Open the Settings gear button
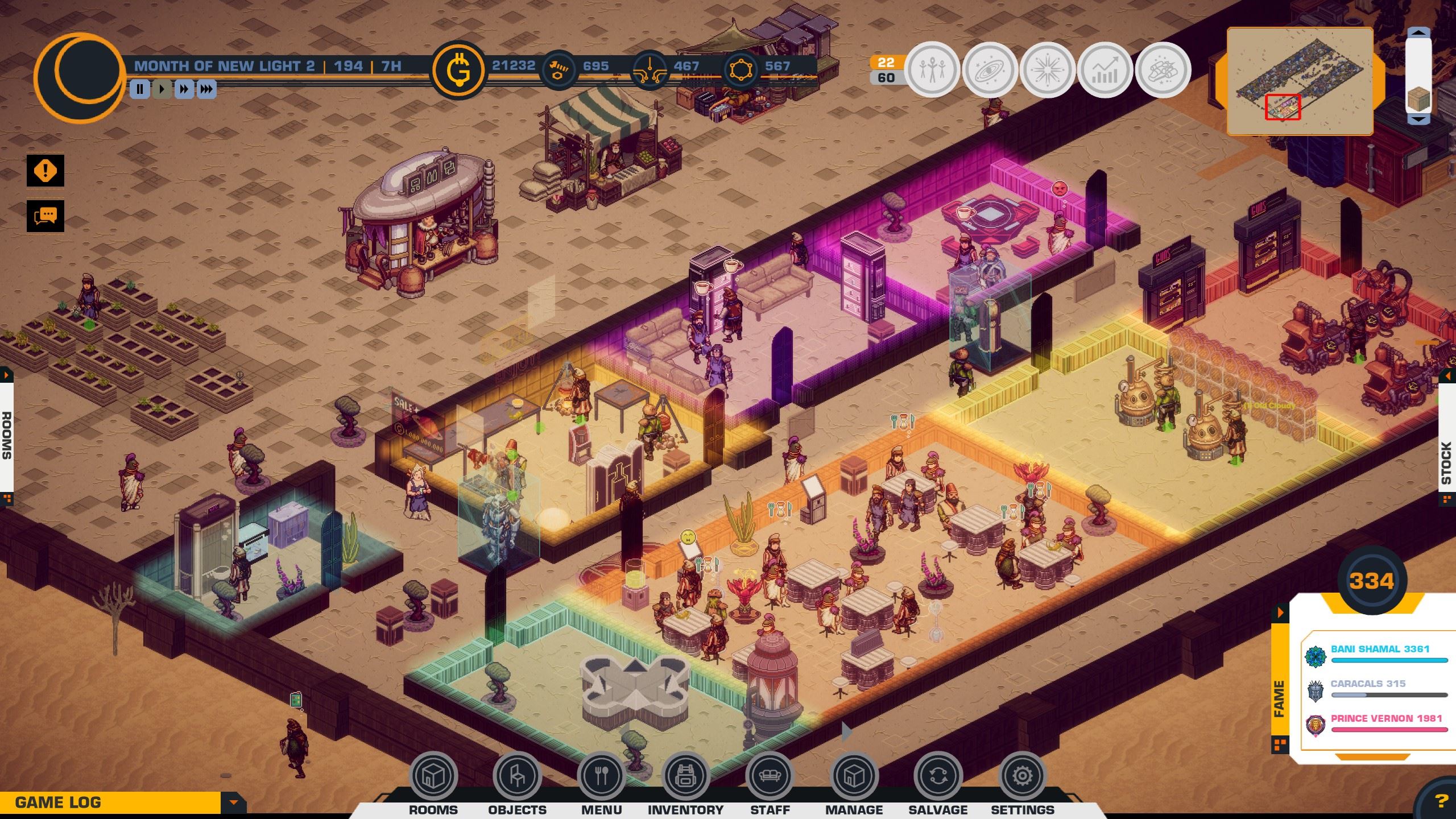Screen dimensions: 1456x819 tap(1022, 776)
